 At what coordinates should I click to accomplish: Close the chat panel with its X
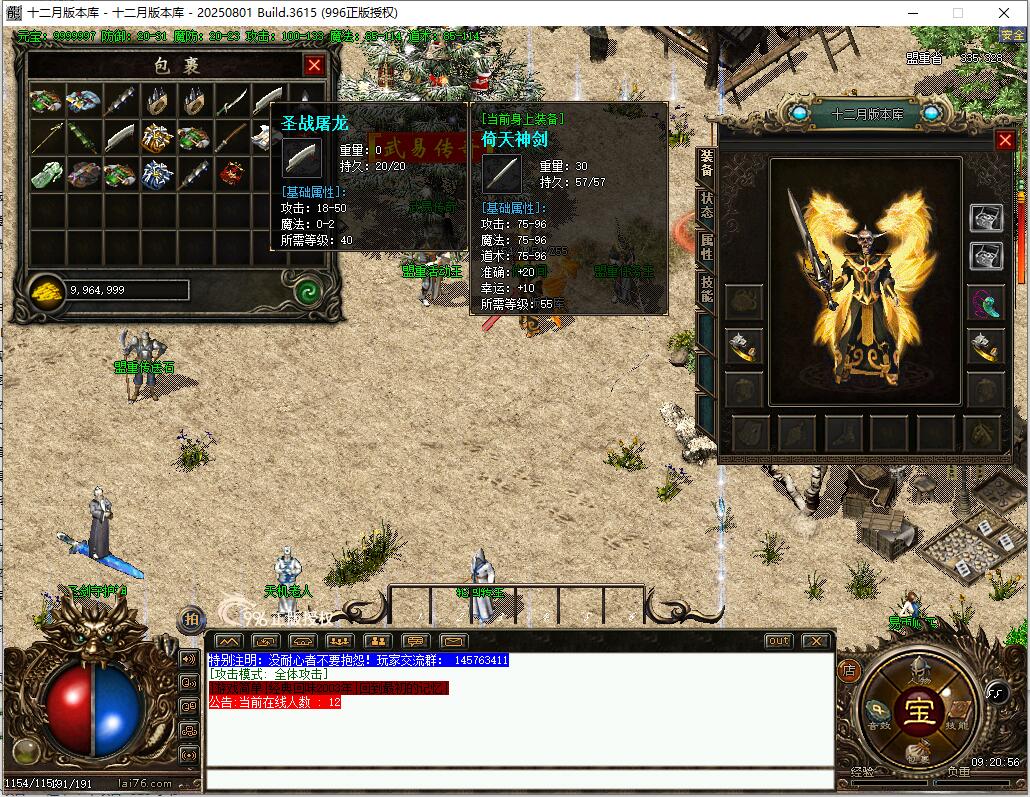[815, 641]
